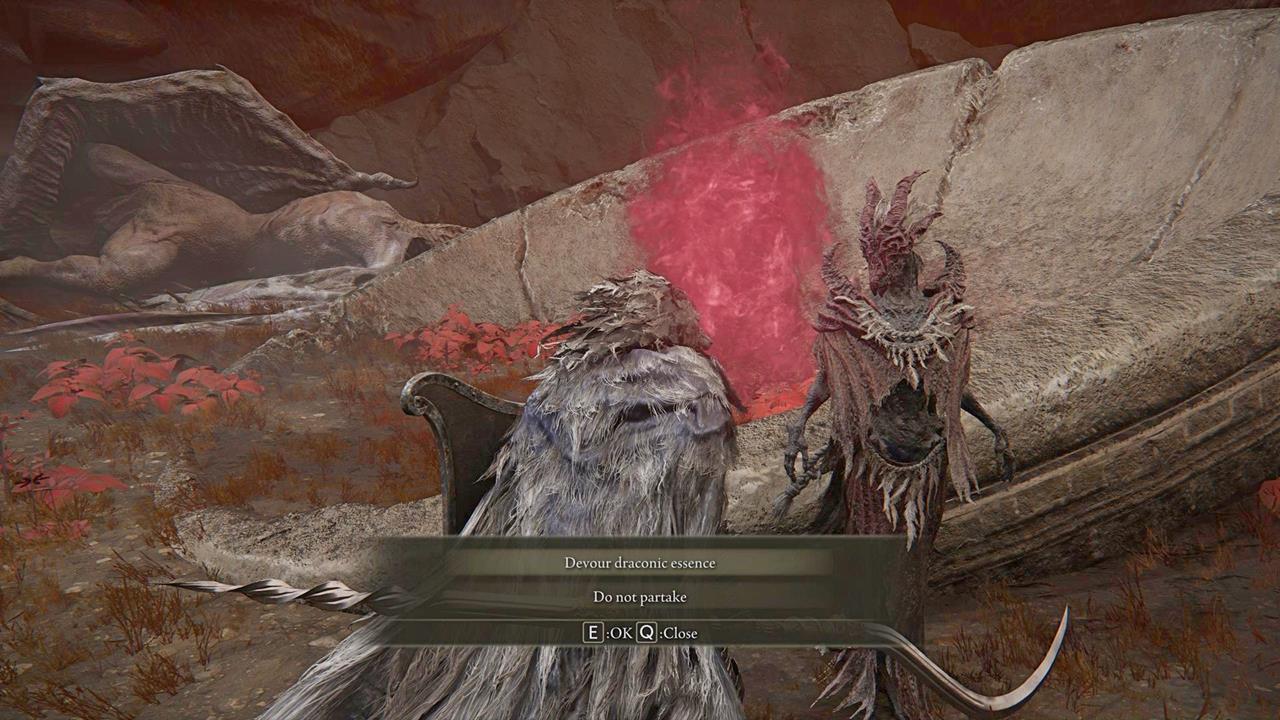Click the priestess's clawed hand
The height and width of the screenshot is (720, 1280).
pyautogui.click(x=800, y=470)
